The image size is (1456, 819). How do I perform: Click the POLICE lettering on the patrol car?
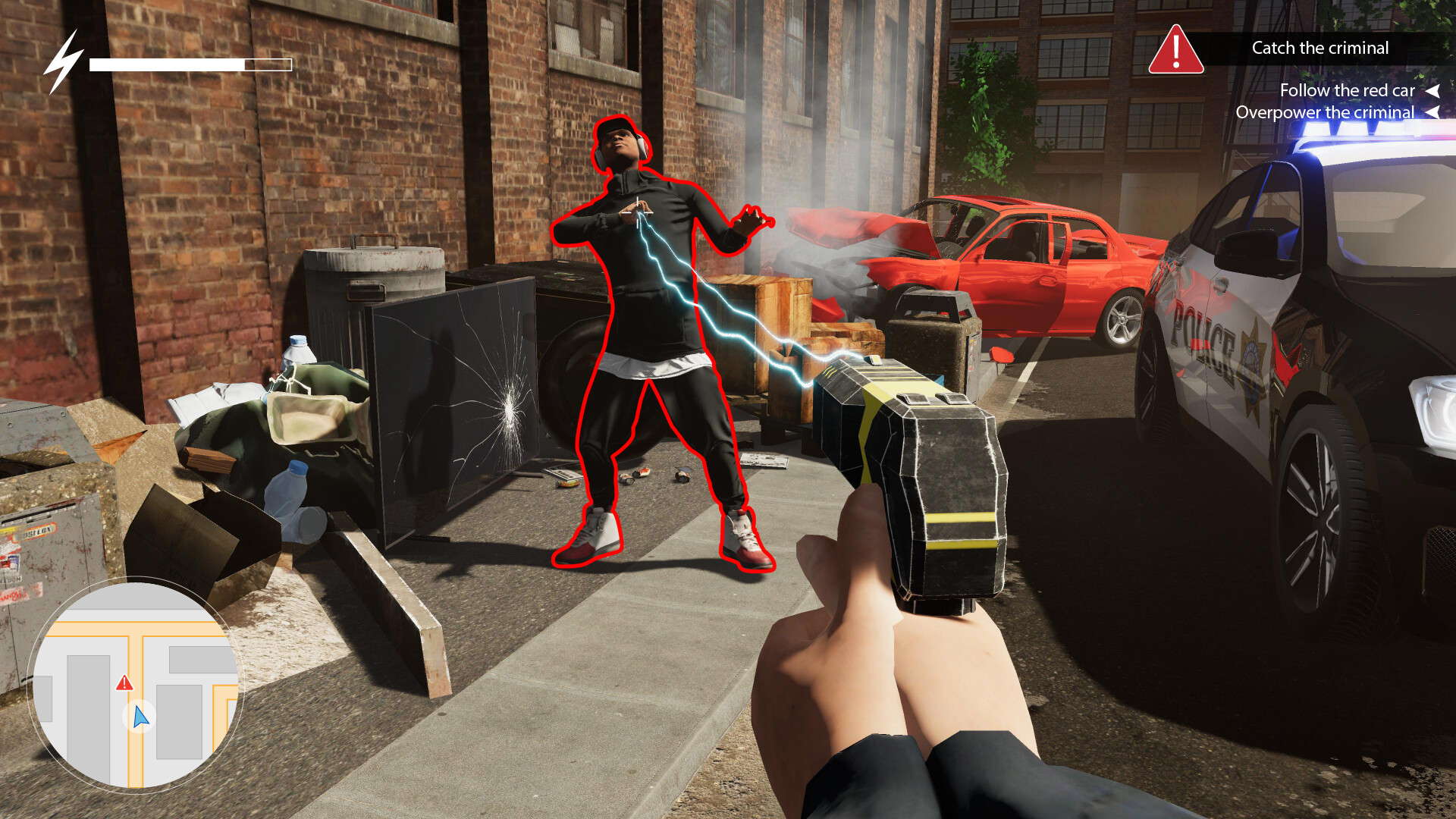tap(1203, 335)
